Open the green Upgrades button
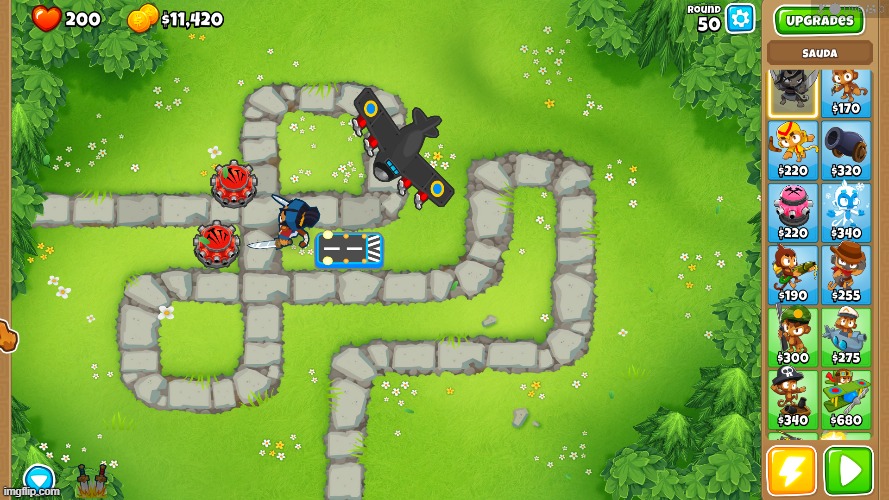This screenshot has height=500, width=889. click(819, 20)
